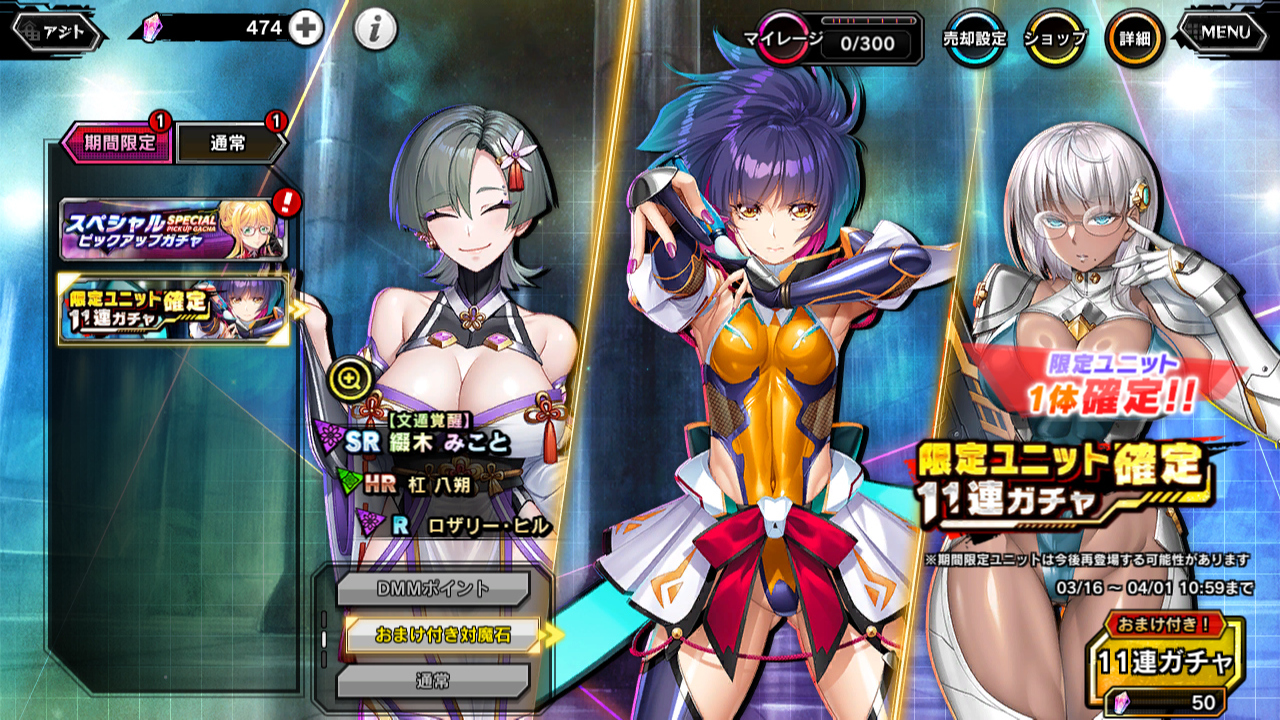Open 売却設定 sell settings
The width and height of the screenshot is (1280, 720).
tap(974, 39)
